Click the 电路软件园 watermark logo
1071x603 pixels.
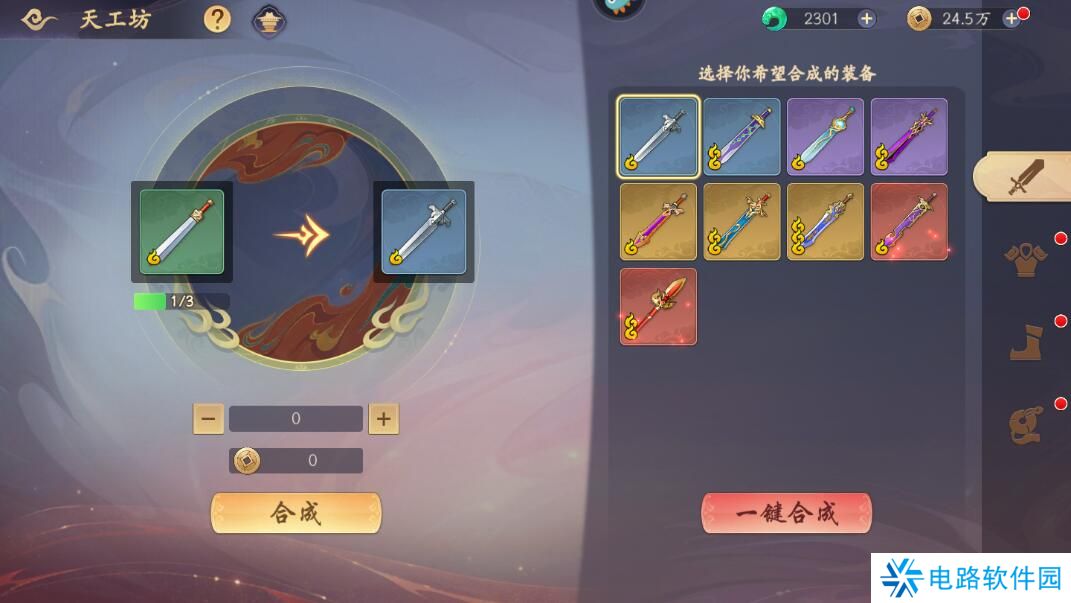click(970, 578)
